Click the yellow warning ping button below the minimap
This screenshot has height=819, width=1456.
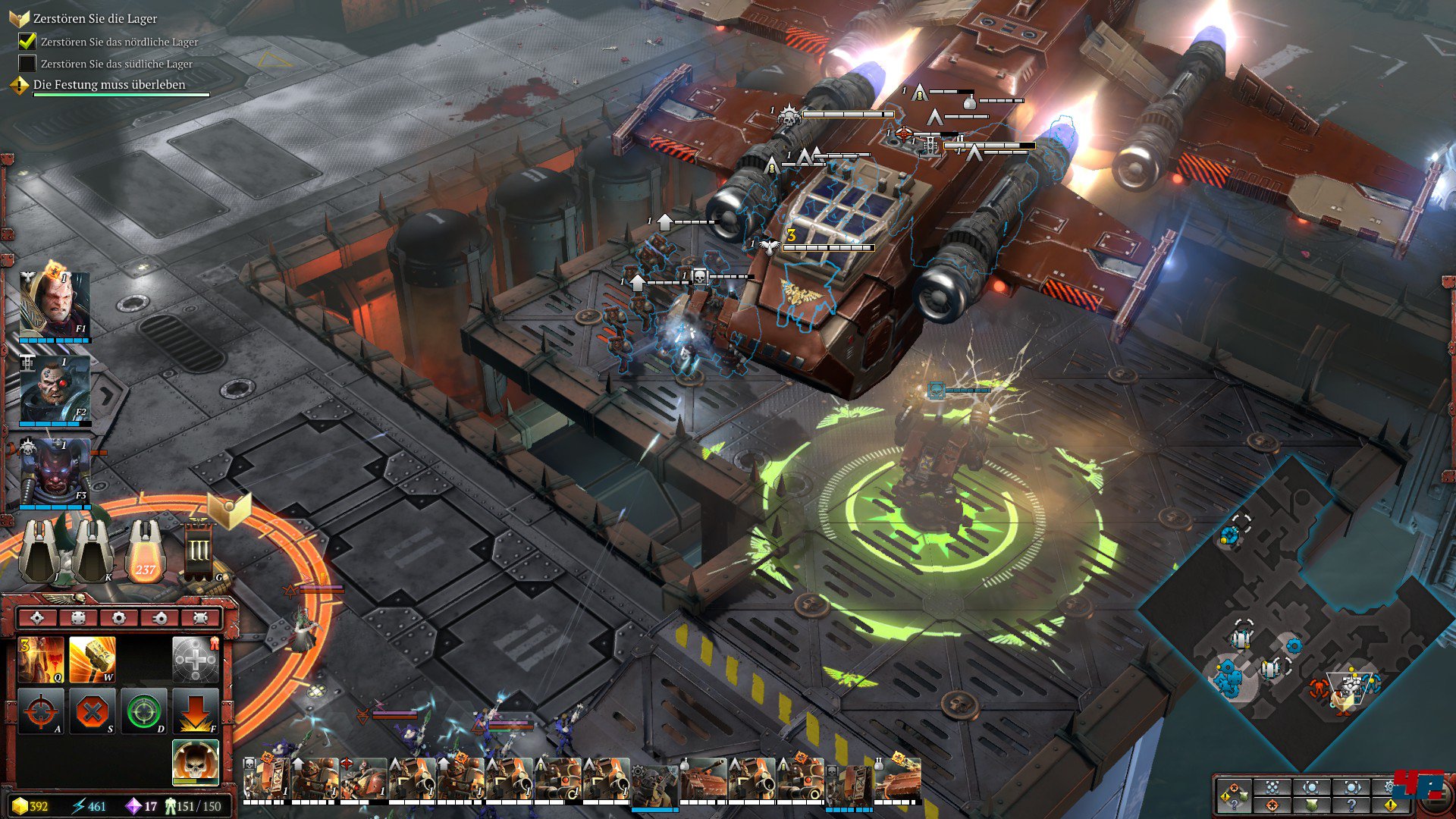coord(1390,805)
